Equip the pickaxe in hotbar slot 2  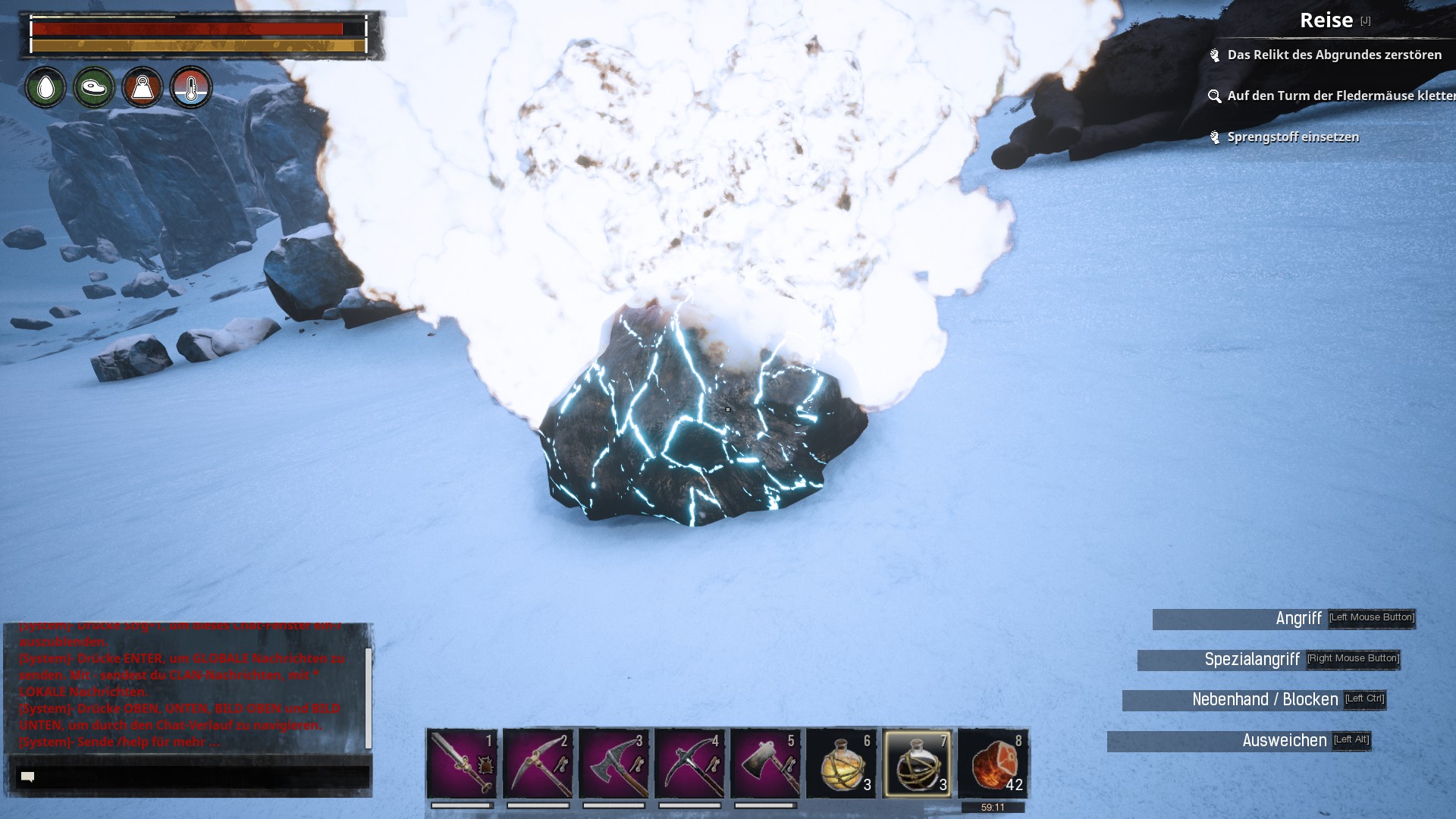[538, 763]
